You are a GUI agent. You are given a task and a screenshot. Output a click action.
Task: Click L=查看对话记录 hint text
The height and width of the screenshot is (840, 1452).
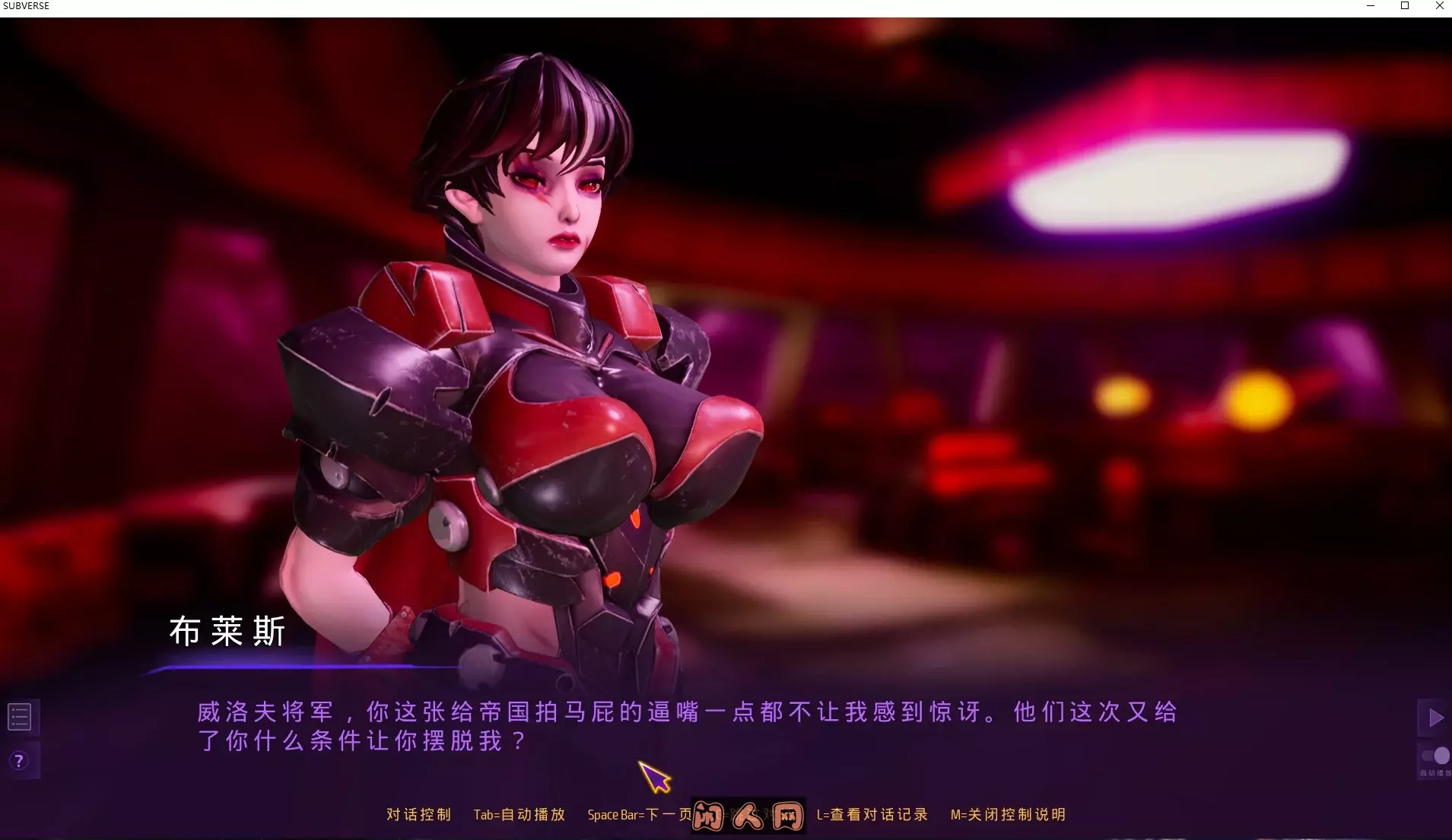pos(872,814)
